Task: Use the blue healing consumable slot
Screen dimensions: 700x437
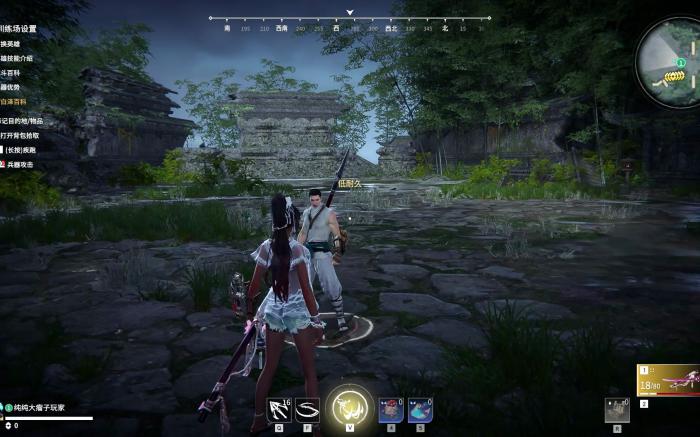Action: tap(420, 409)
